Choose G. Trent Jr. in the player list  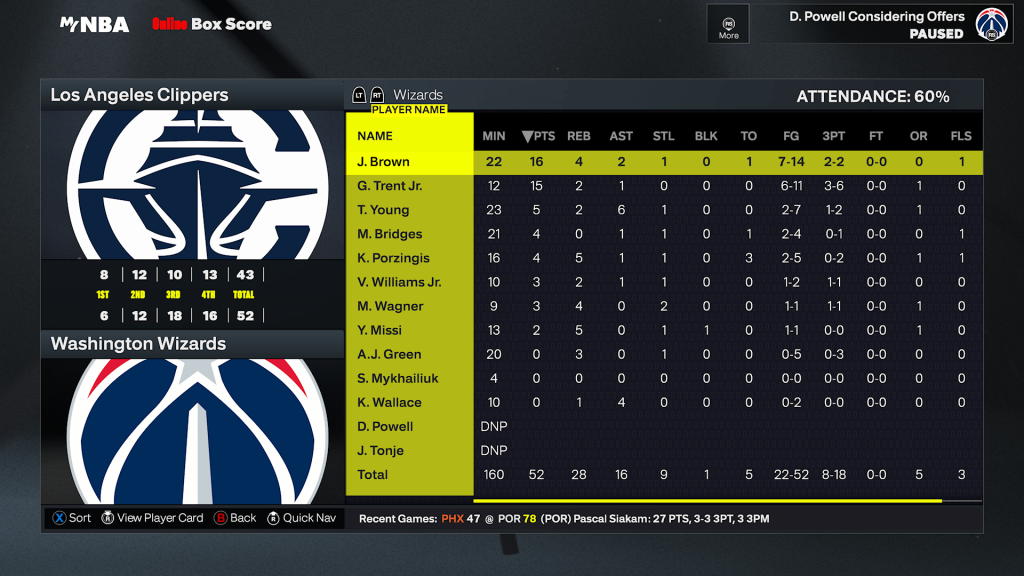click(x=390, y=186)
